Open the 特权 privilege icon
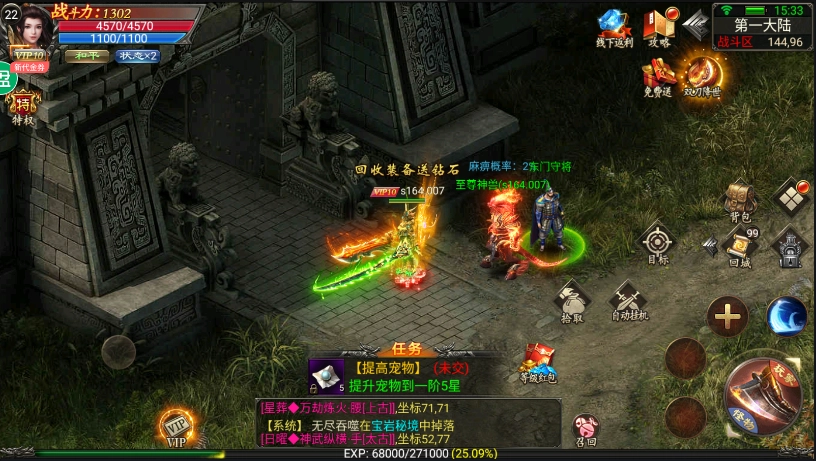The height and width of the screenshot is (461, 816). tap(22, 106)
